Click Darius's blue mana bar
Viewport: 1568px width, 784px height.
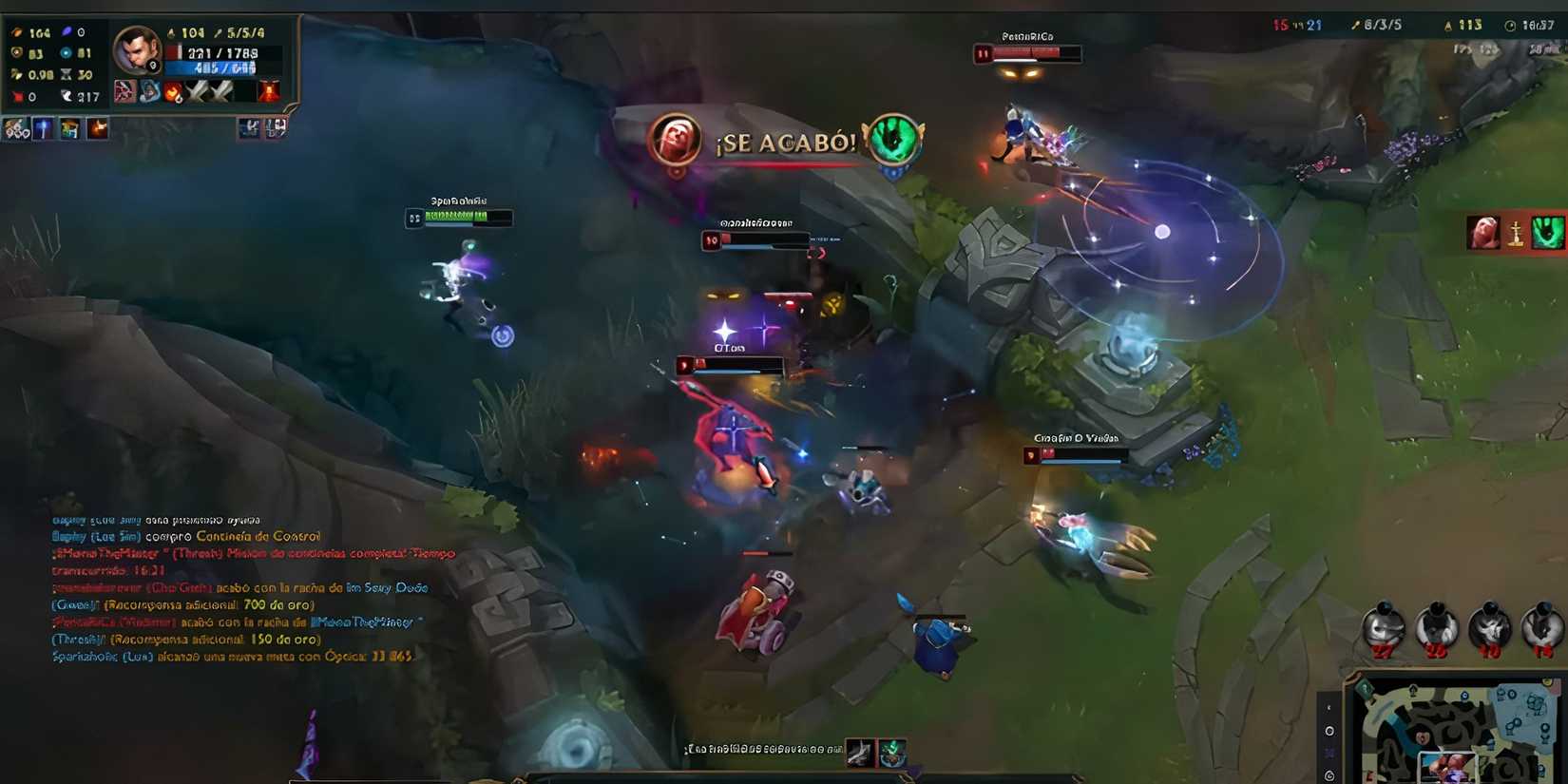coord(209,67)
